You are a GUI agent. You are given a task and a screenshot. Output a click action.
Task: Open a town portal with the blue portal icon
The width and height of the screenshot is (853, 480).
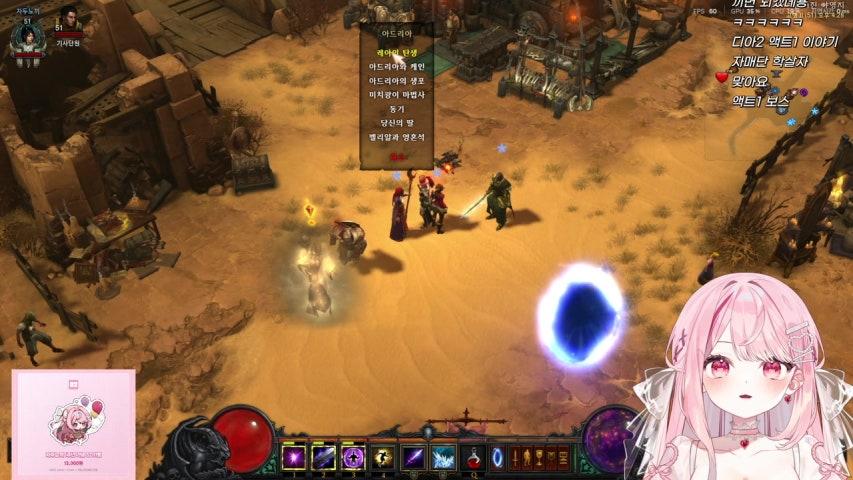[497, 458]
